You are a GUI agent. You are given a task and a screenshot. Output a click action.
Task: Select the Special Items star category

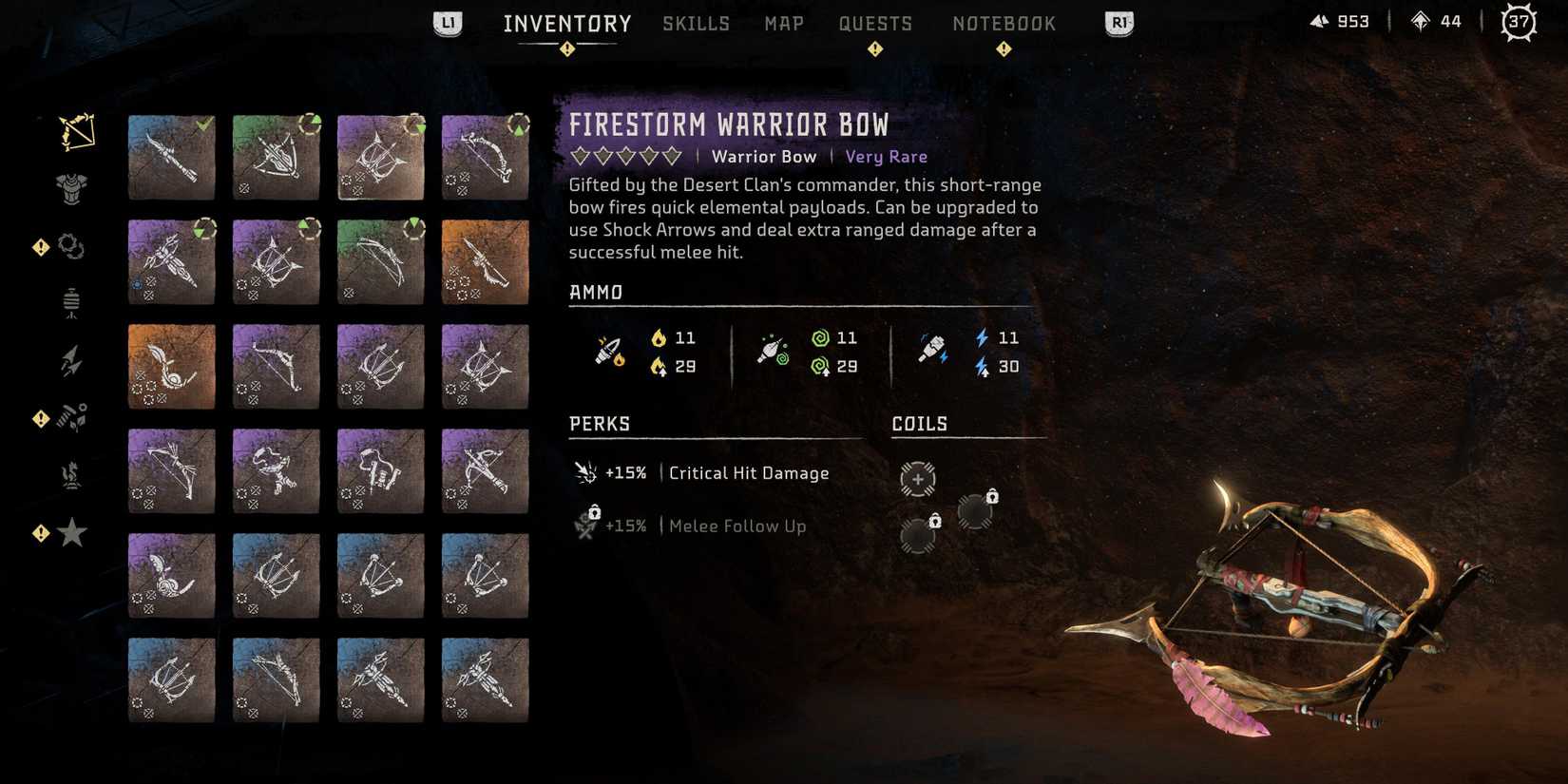(x=72, y=533)
